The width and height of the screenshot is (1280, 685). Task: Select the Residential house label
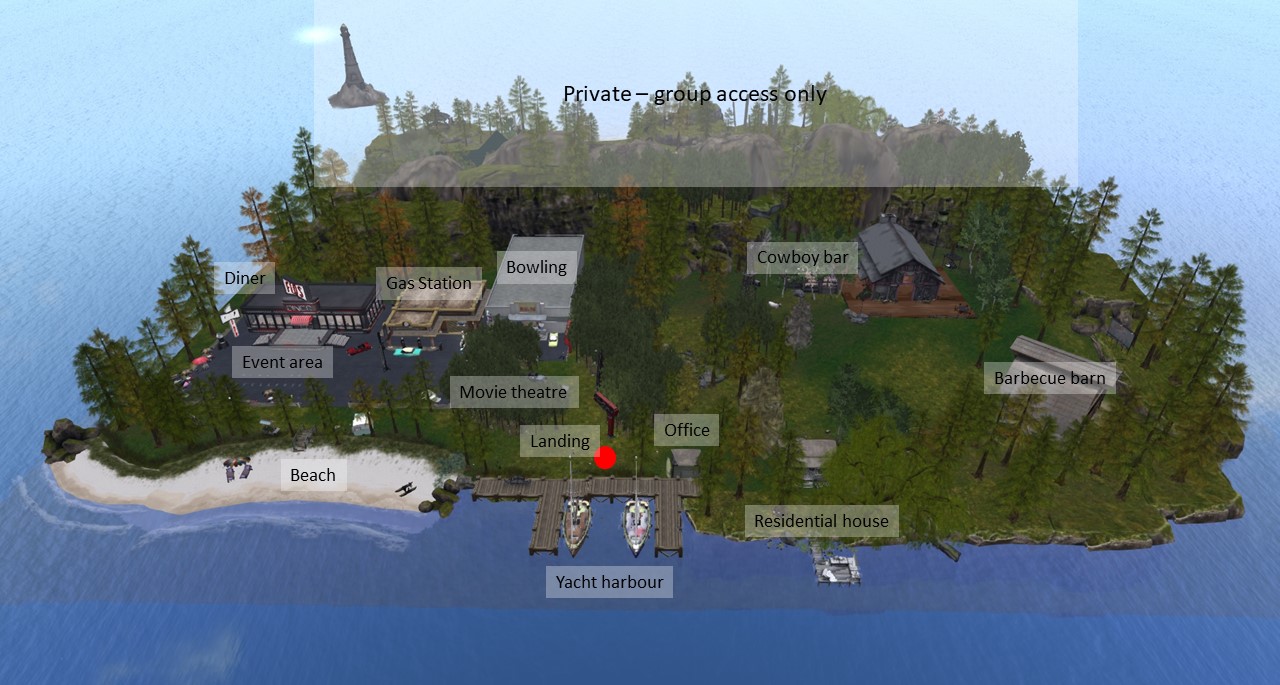point(821,521)
